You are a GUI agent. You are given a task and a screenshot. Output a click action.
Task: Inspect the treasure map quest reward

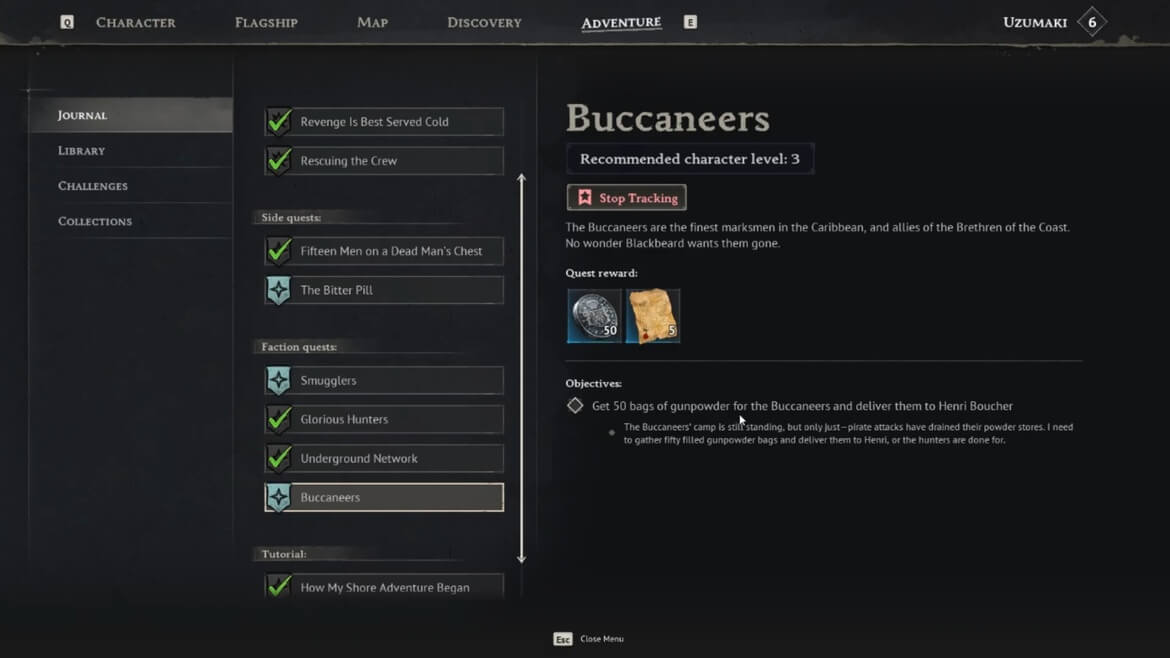pyautogui.click(x=653, y=316)
